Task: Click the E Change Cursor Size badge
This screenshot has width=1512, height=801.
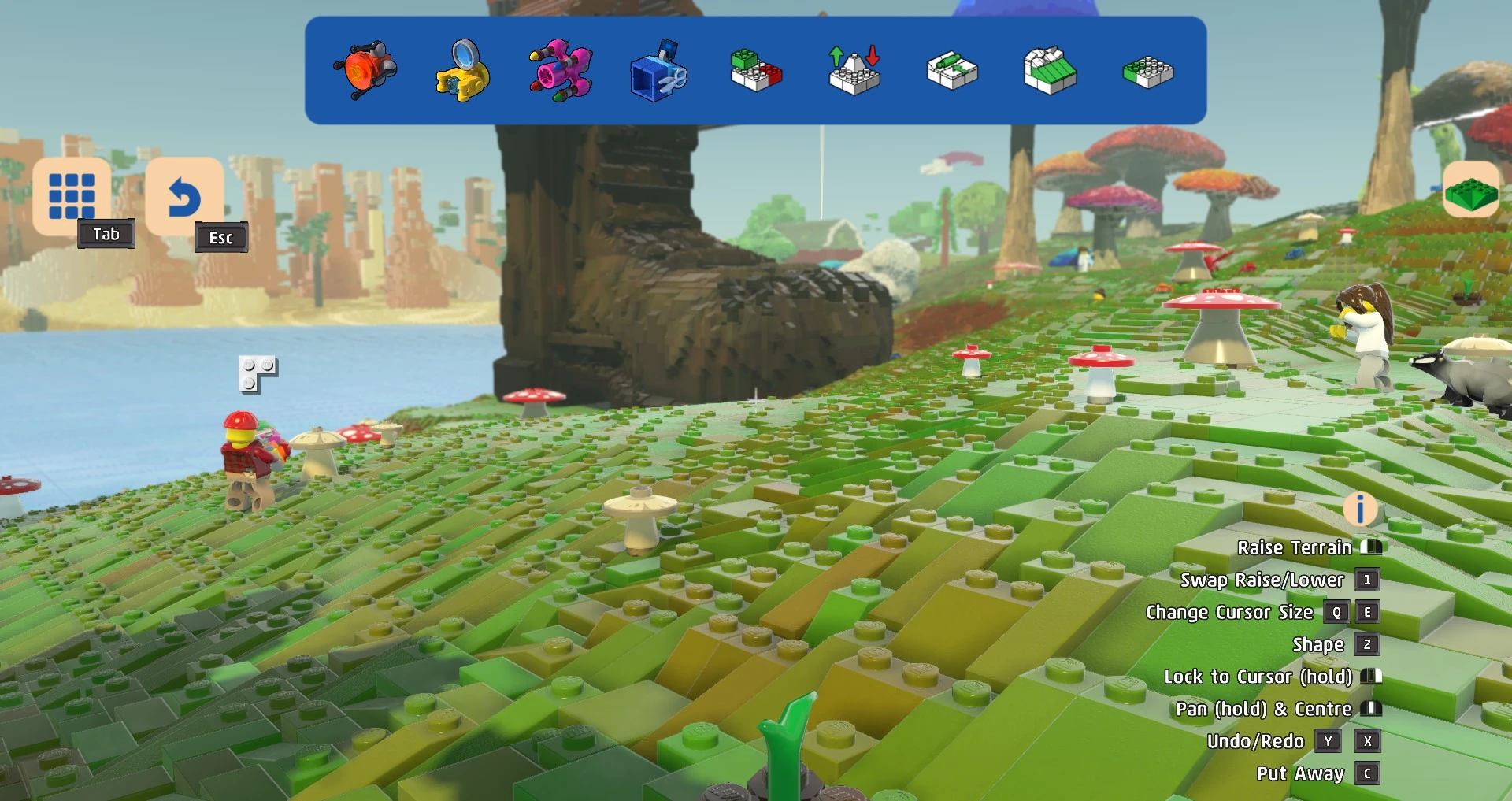Action: click(1368, 612)
